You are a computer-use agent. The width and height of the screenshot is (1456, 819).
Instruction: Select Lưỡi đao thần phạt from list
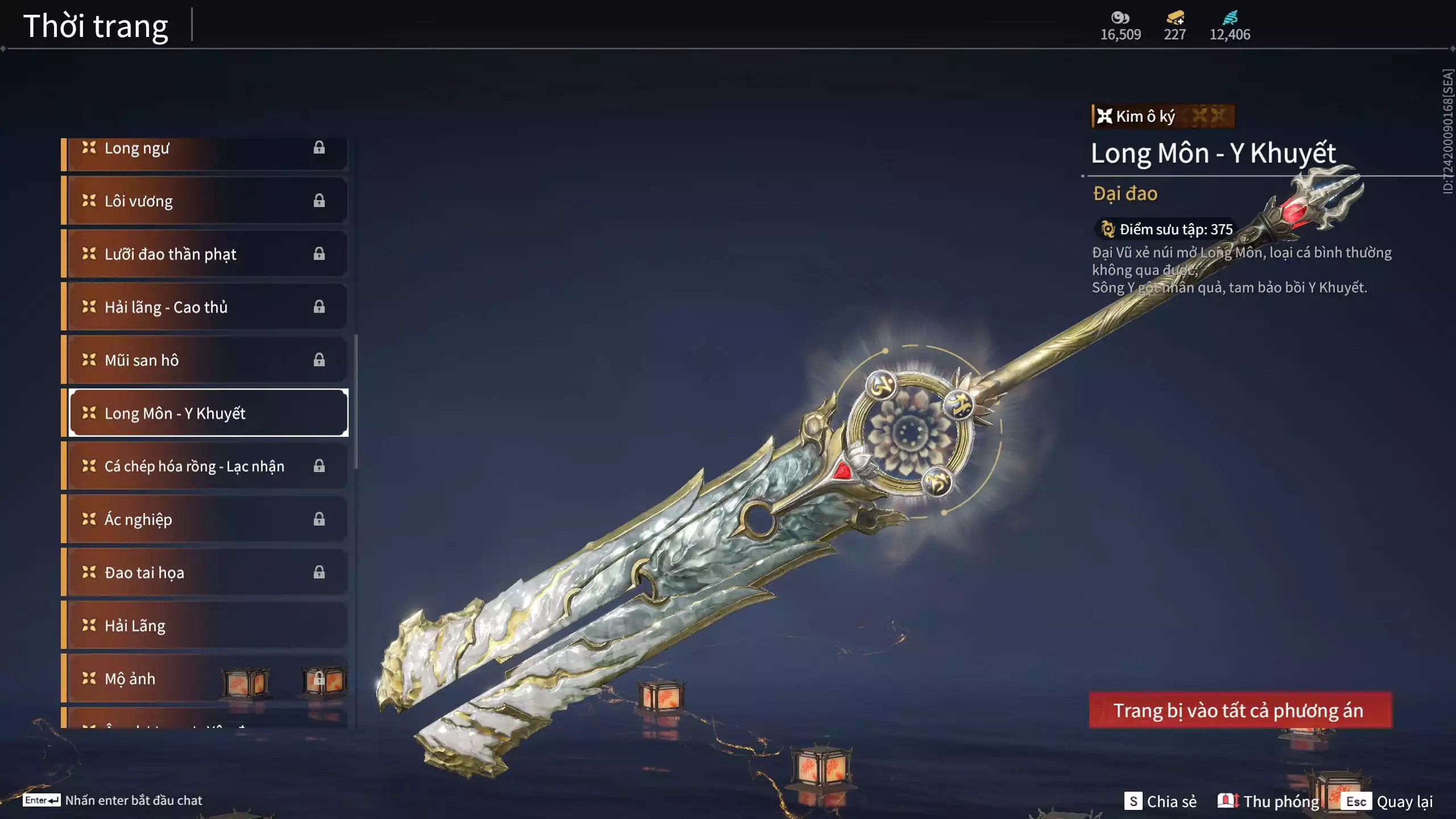[205, 254]
